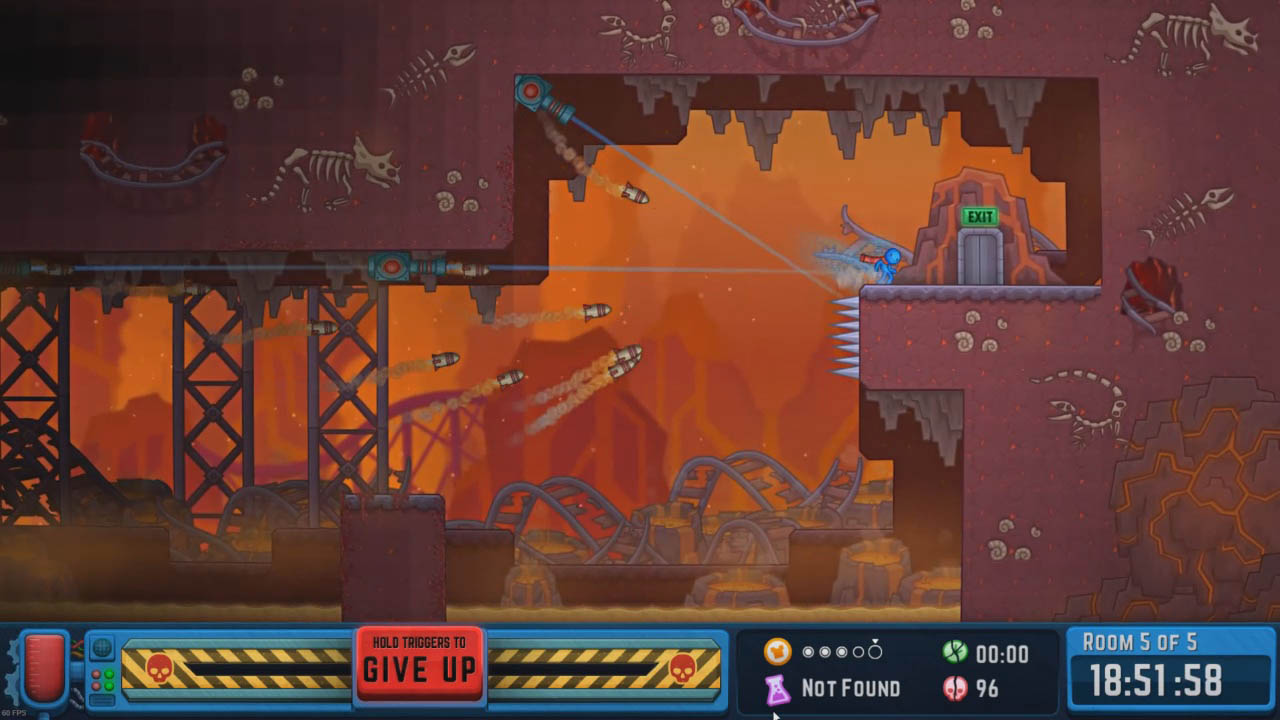This screenshot has width=1280, height=720.
Task: Toggle the top red indicator light
Action: pos(96,674)
